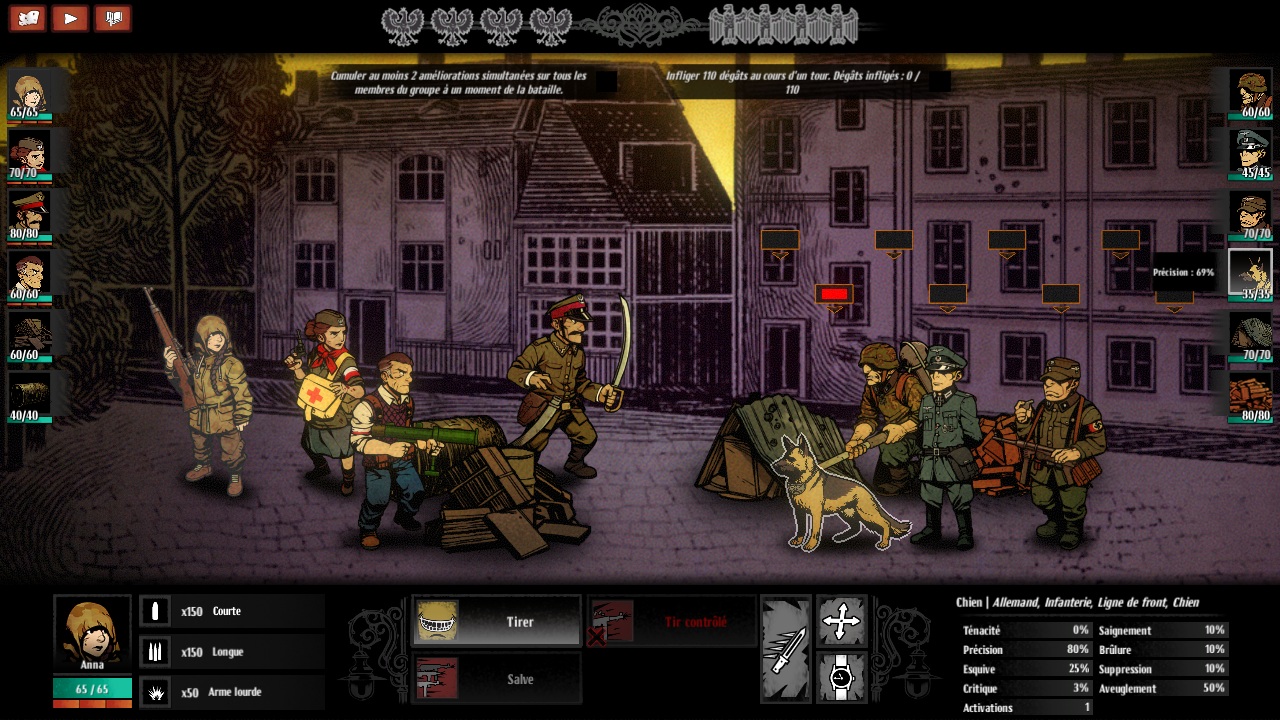Click the four-arrow move icon

coord(841,621)
